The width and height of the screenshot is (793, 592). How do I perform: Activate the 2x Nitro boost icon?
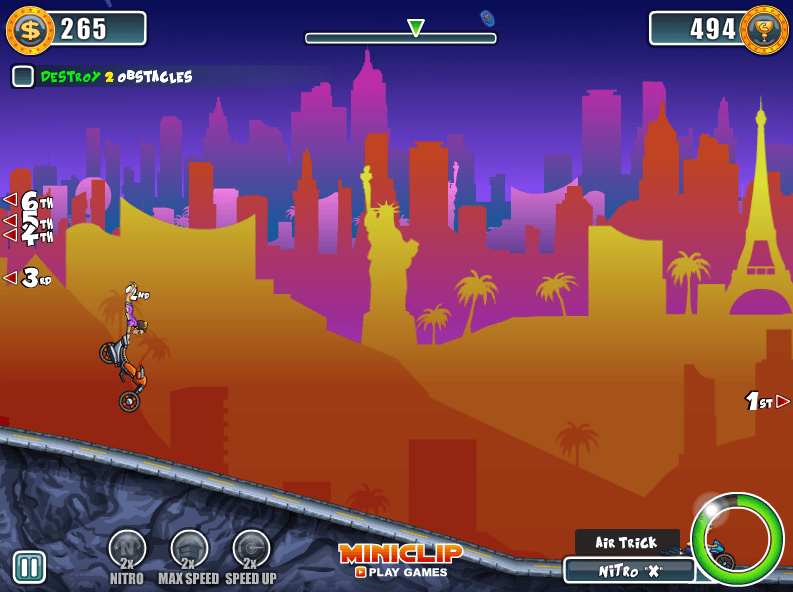coord(127,549)
